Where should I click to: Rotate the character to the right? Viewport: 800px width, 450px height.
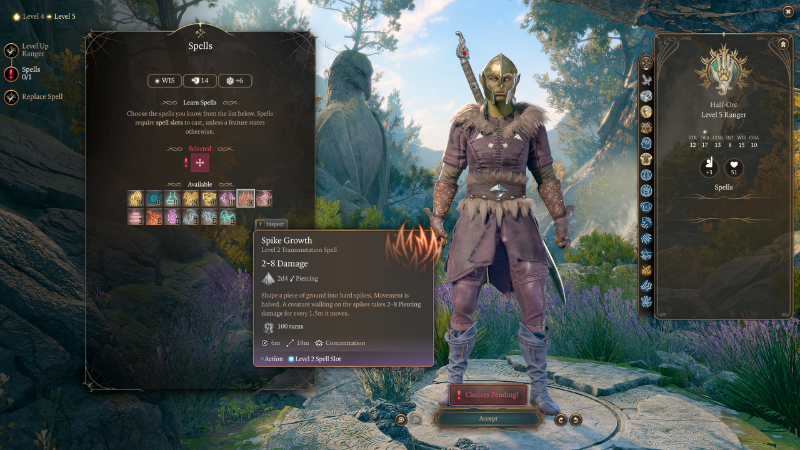pyautogui.click(x=576, y=419)
